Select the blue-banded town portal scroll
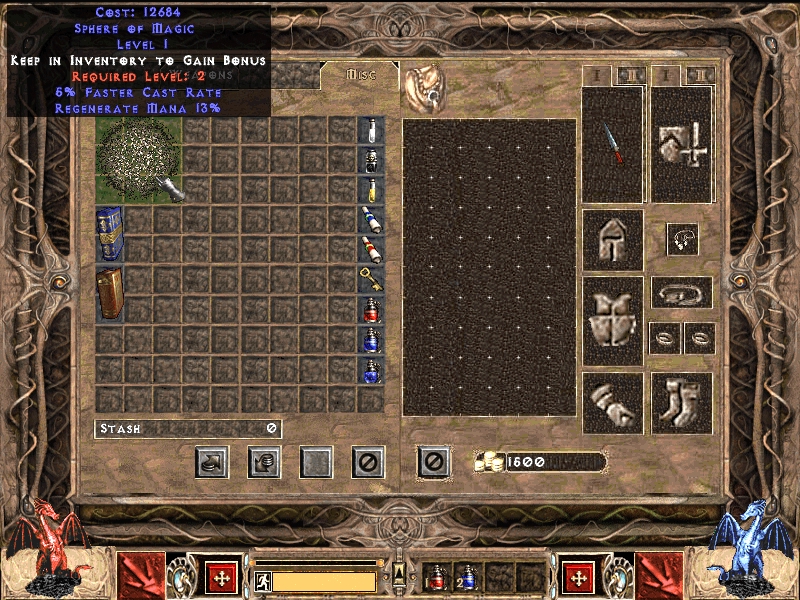The image size is (800, 600). pos(370,220)
